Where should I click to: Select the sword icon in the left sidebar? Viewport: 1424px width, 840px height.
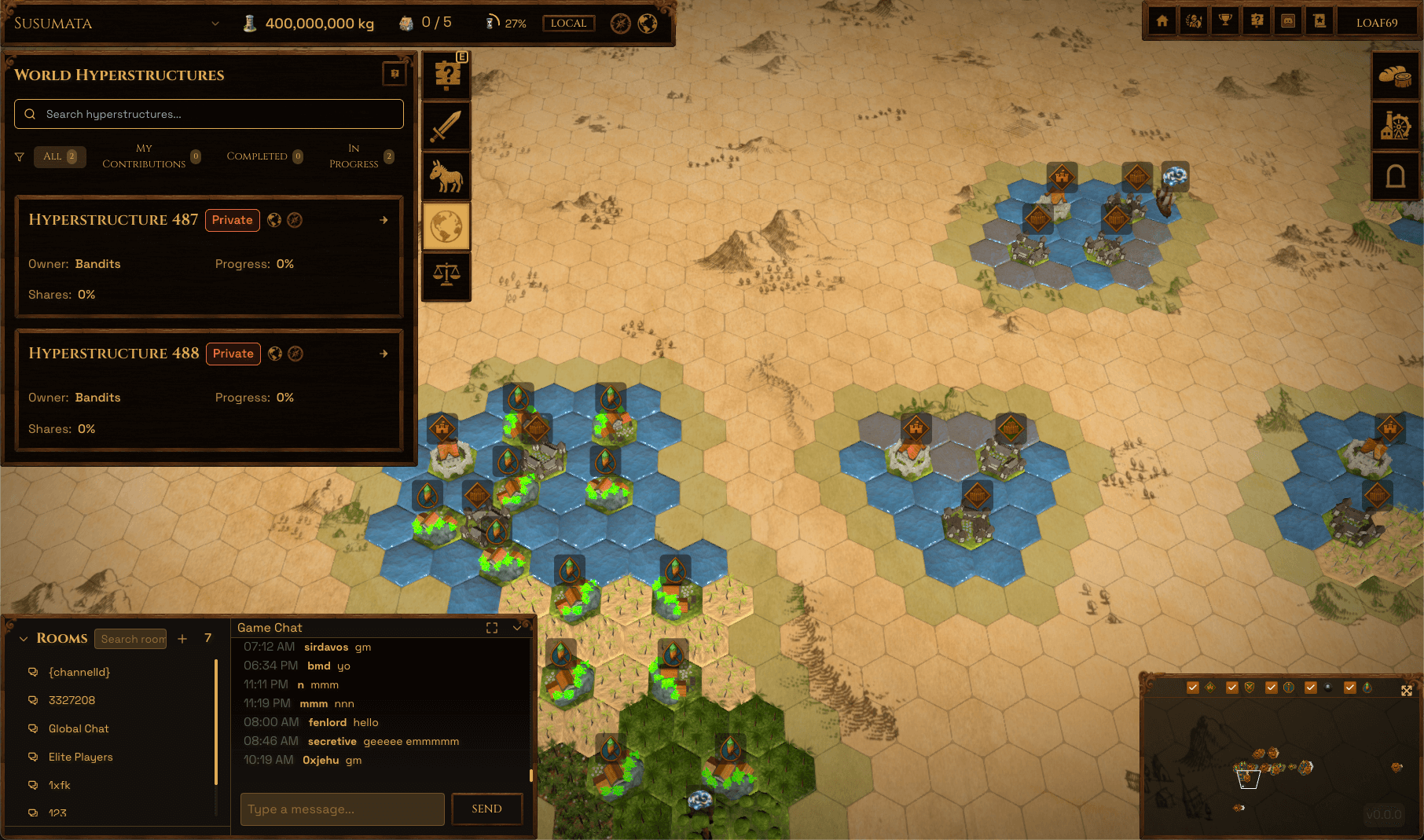[446, 126]
